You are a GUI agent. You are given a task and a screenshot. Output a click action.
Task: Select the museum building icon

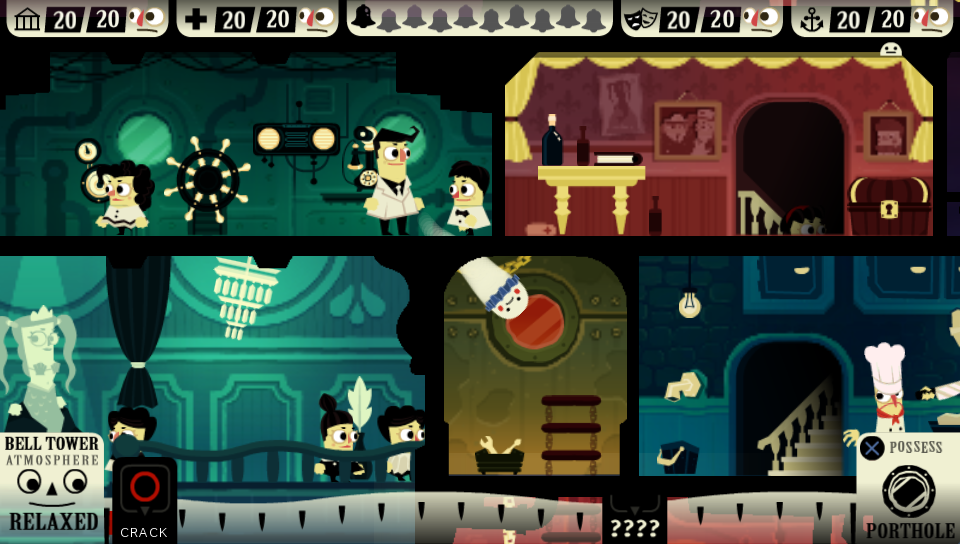coord(27,19)
